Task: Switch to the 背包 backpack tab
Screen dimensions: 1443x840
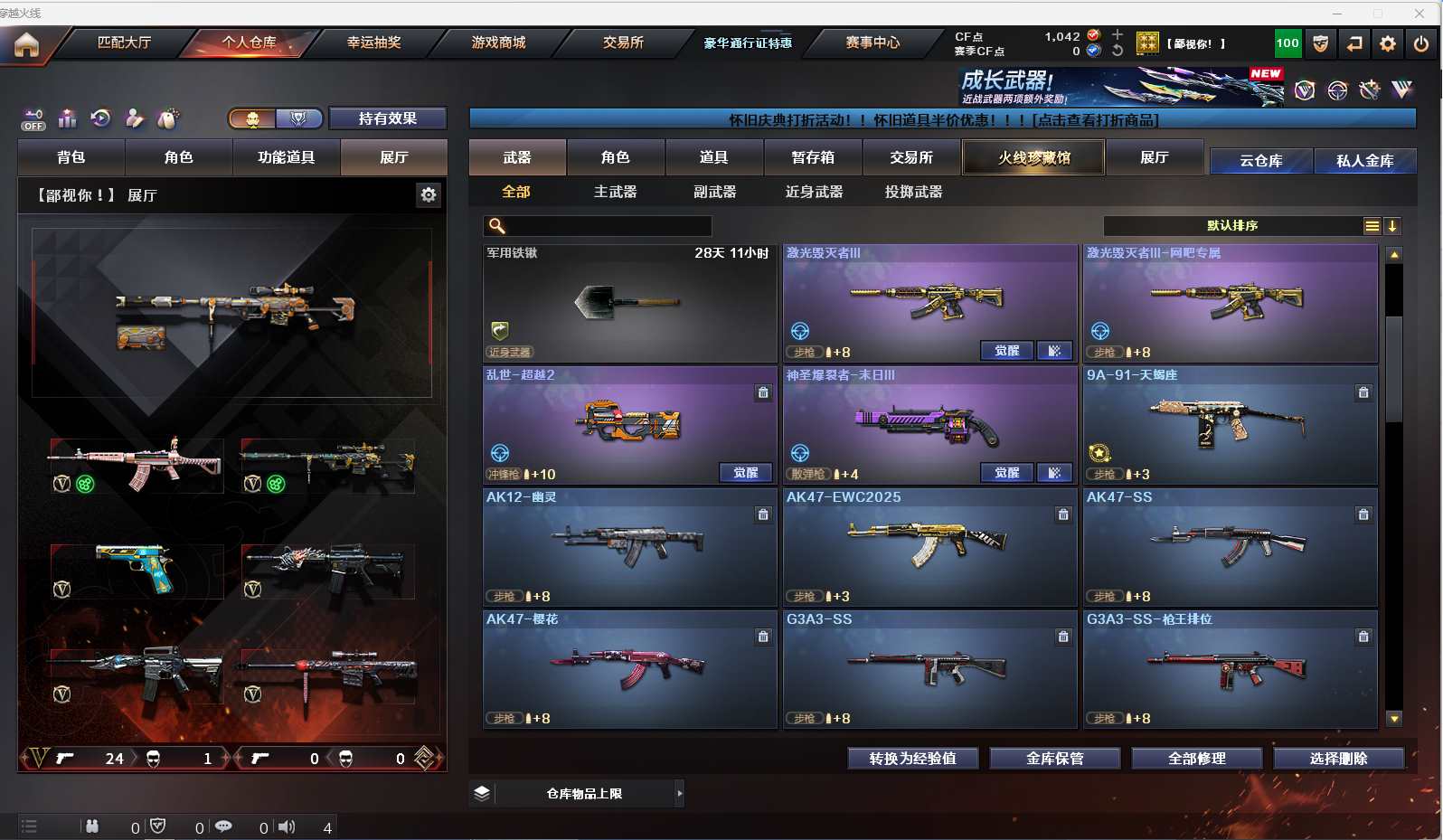Action: tap(71, 157)
